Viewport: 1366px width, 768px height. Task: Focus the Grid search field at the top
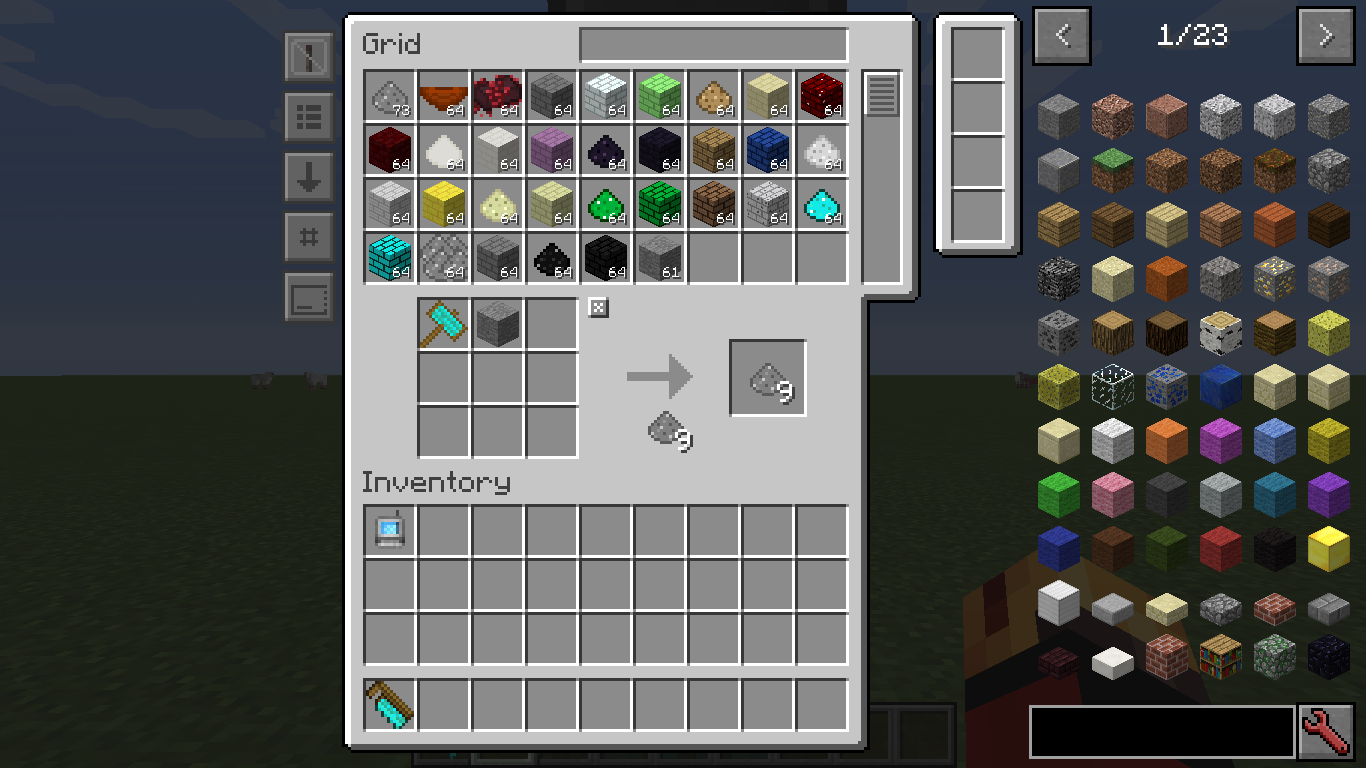pyautogui.click(x=713, y=44)
